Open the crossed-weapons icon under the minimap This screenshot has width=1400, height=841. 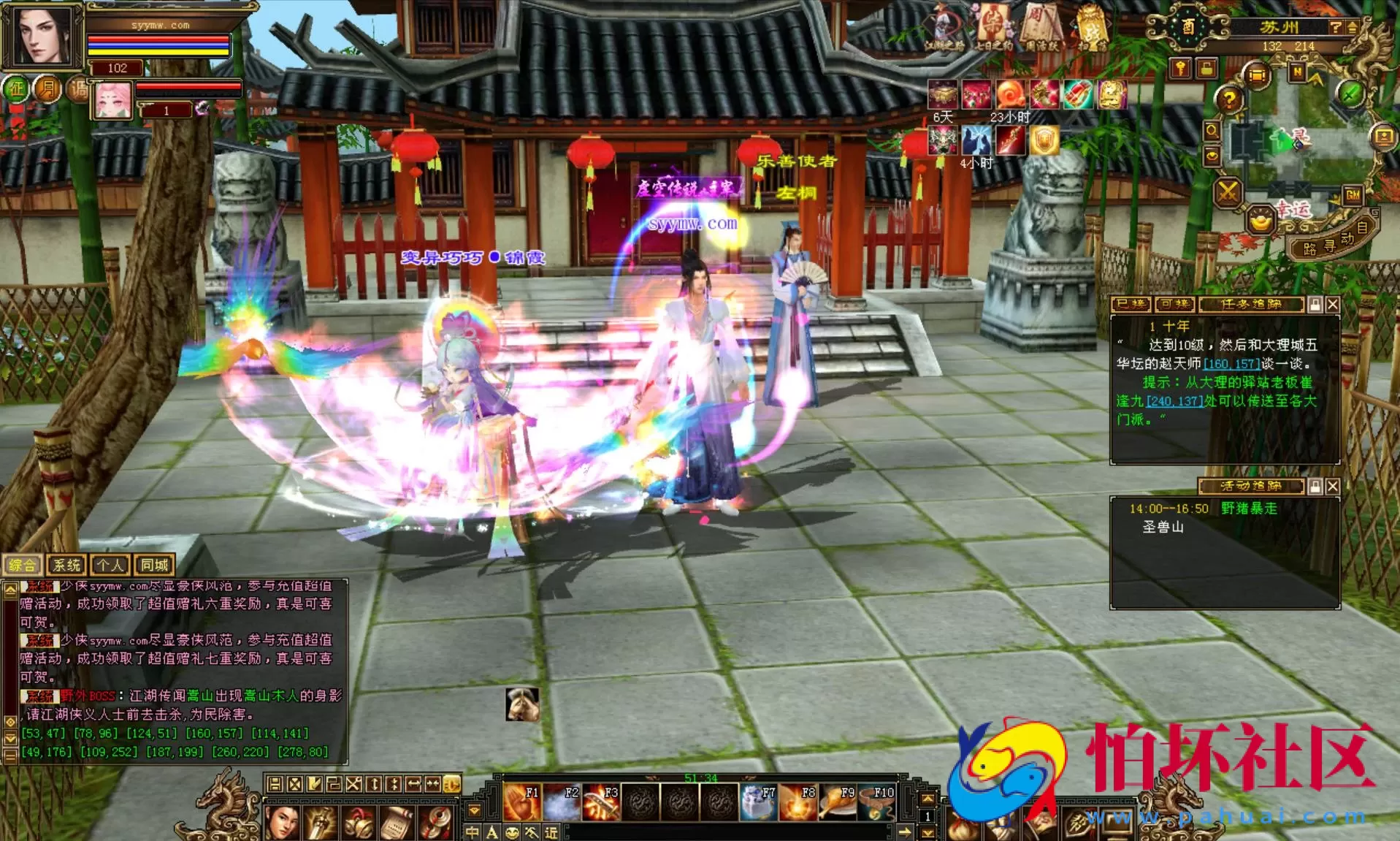tap(1228, 191)
